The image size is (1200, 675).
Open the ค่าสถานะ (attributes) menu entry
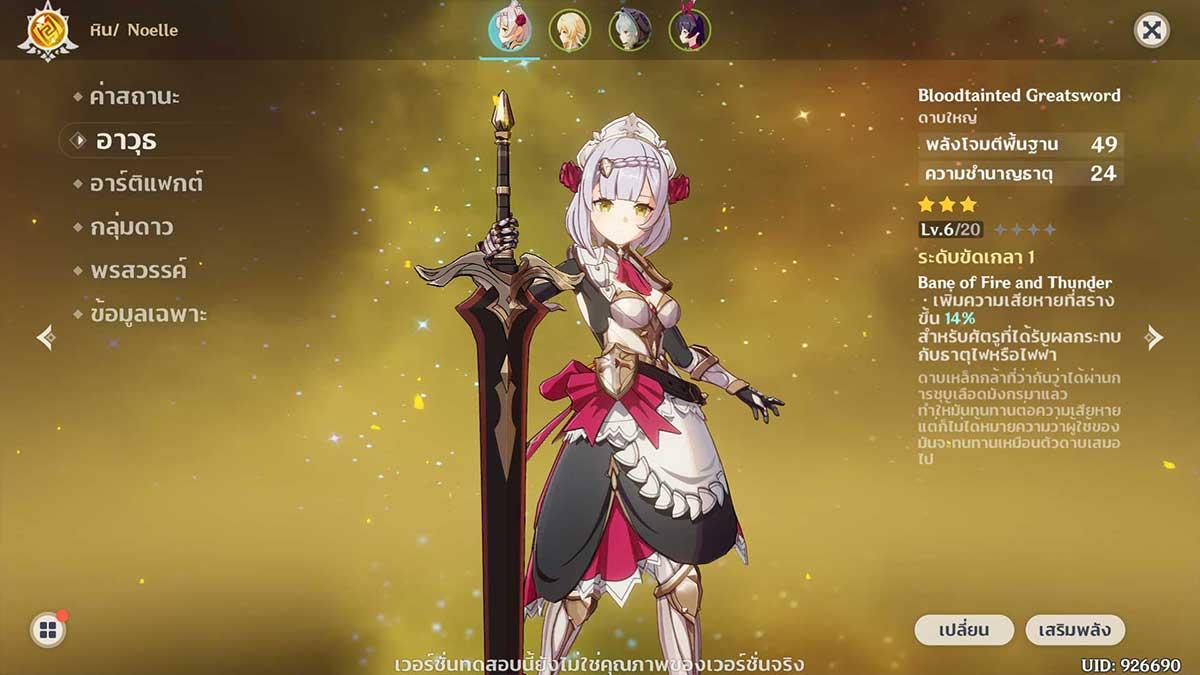tap(134, 98)
